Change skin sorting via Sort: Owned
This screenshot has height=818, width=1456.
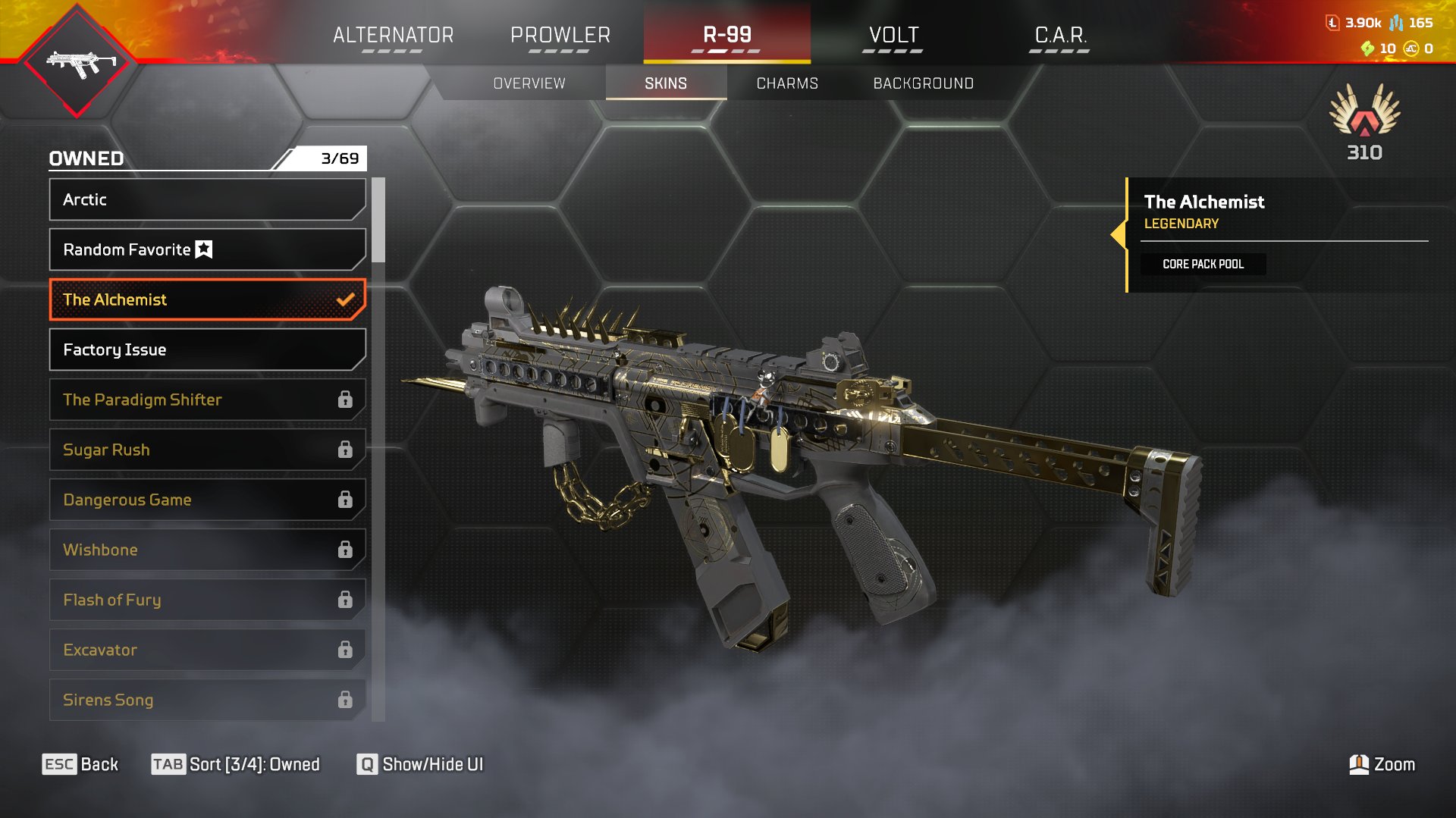pyautogui.click(x=236, y=764)
